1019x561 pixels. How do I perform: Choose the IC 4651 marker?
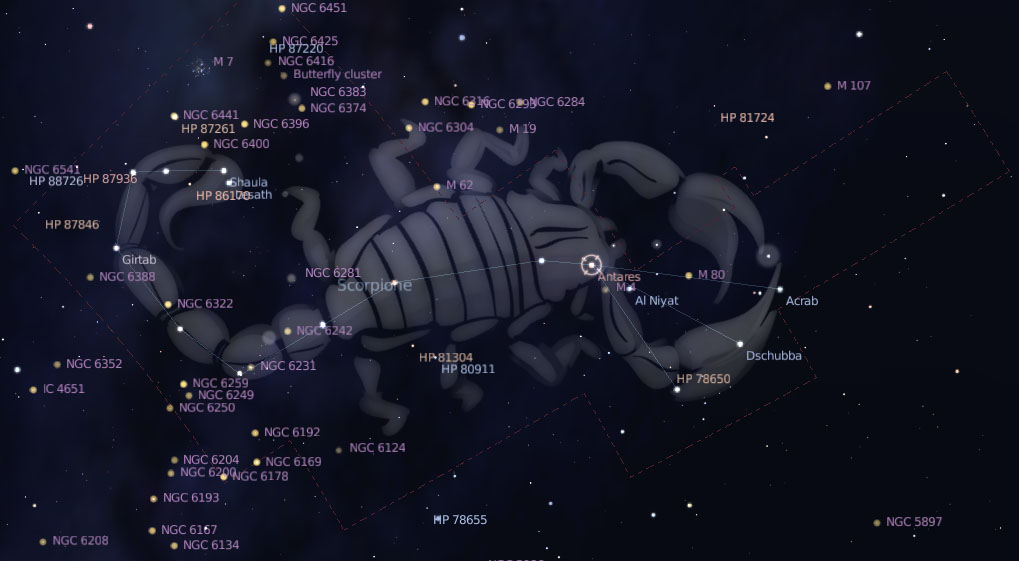[x=33, y=389]
